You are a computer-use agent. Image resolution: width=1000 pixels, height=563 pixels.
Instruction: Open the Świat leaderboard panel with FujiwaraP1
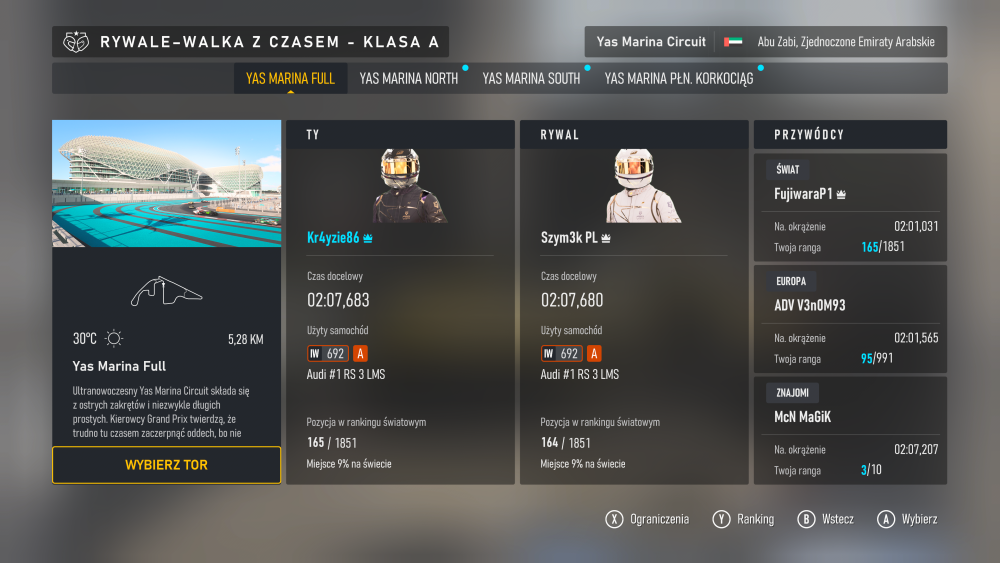click(x=850, y=208)
